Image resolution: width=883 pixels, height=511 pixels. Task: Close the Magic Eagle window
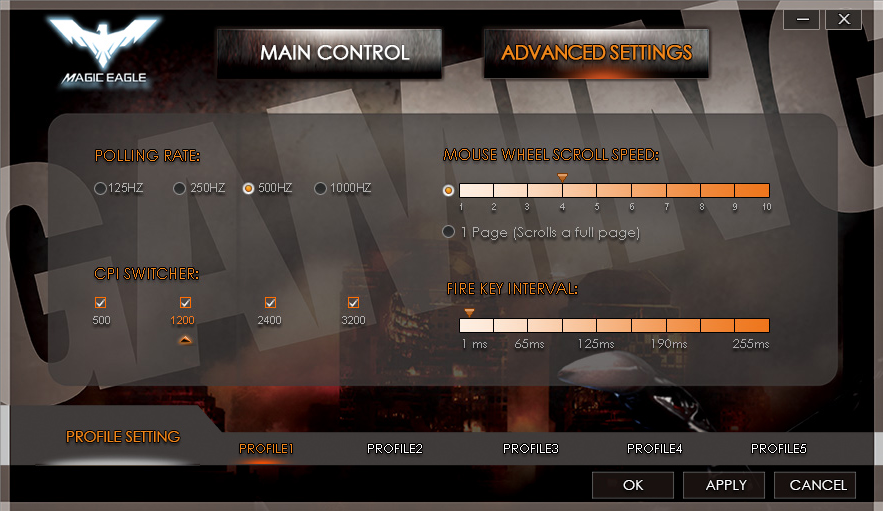tap(844, 19)
